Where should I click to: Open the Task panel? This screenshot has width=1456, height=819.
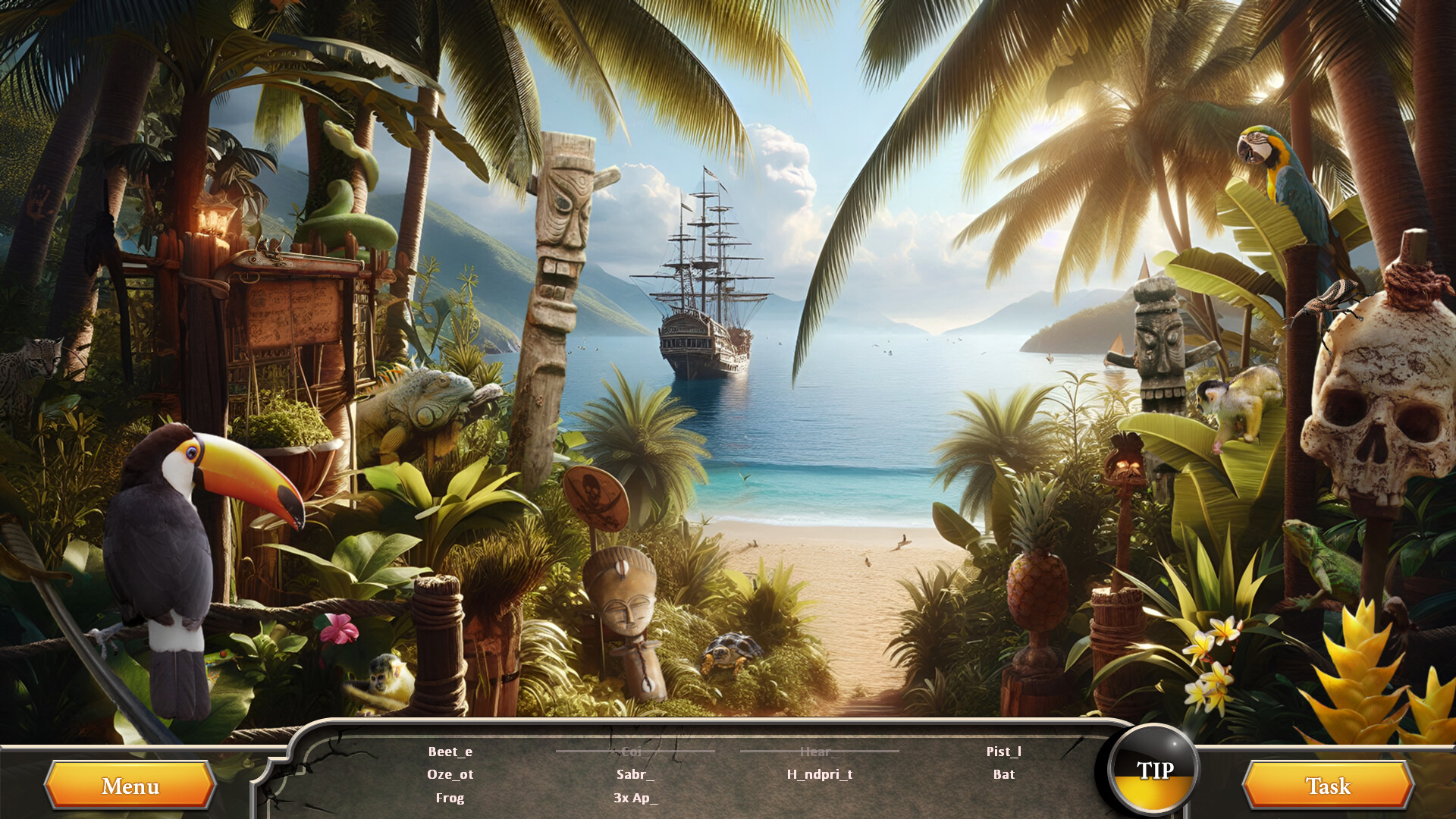coord(1329,786)
